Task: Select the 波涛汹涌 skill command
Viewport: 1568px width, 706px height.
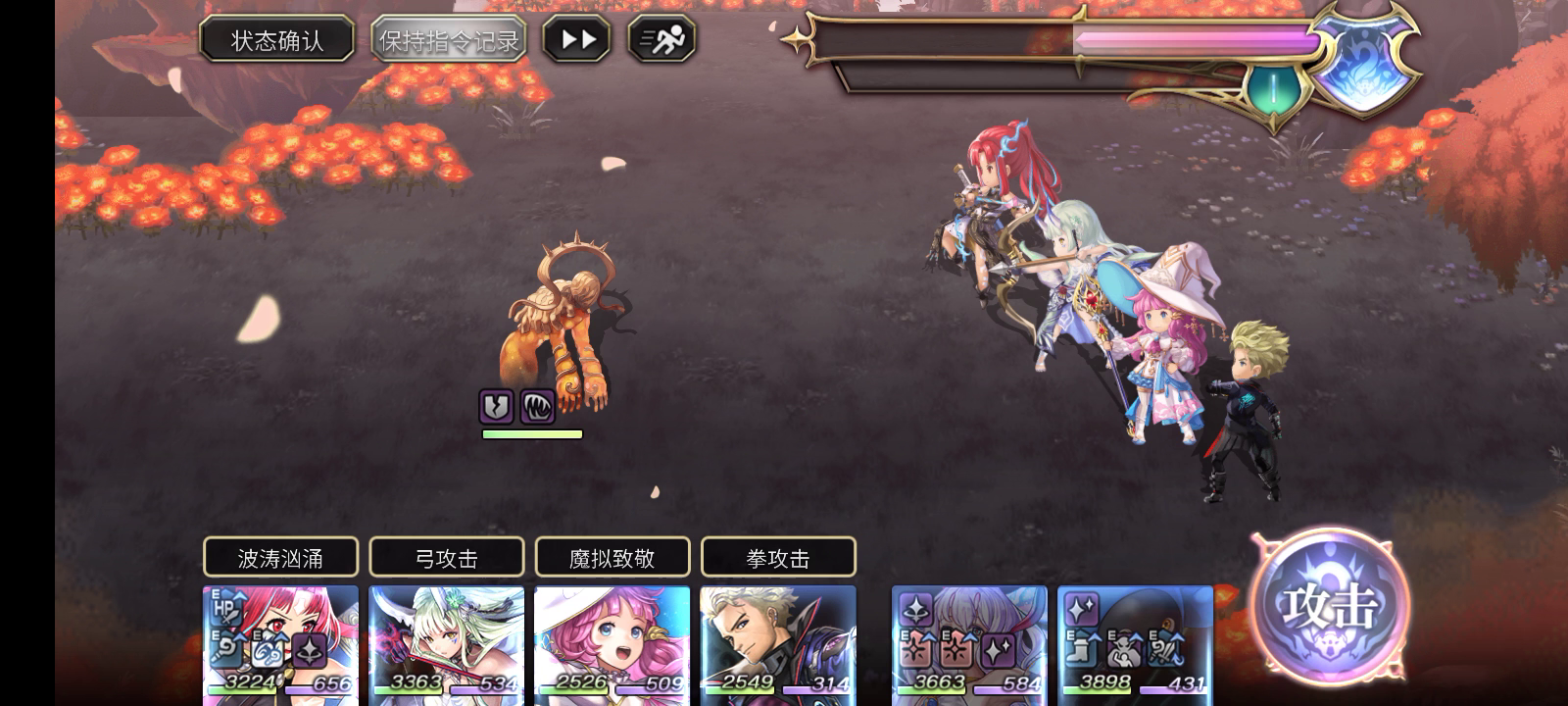Action: [x=280, y=556]
